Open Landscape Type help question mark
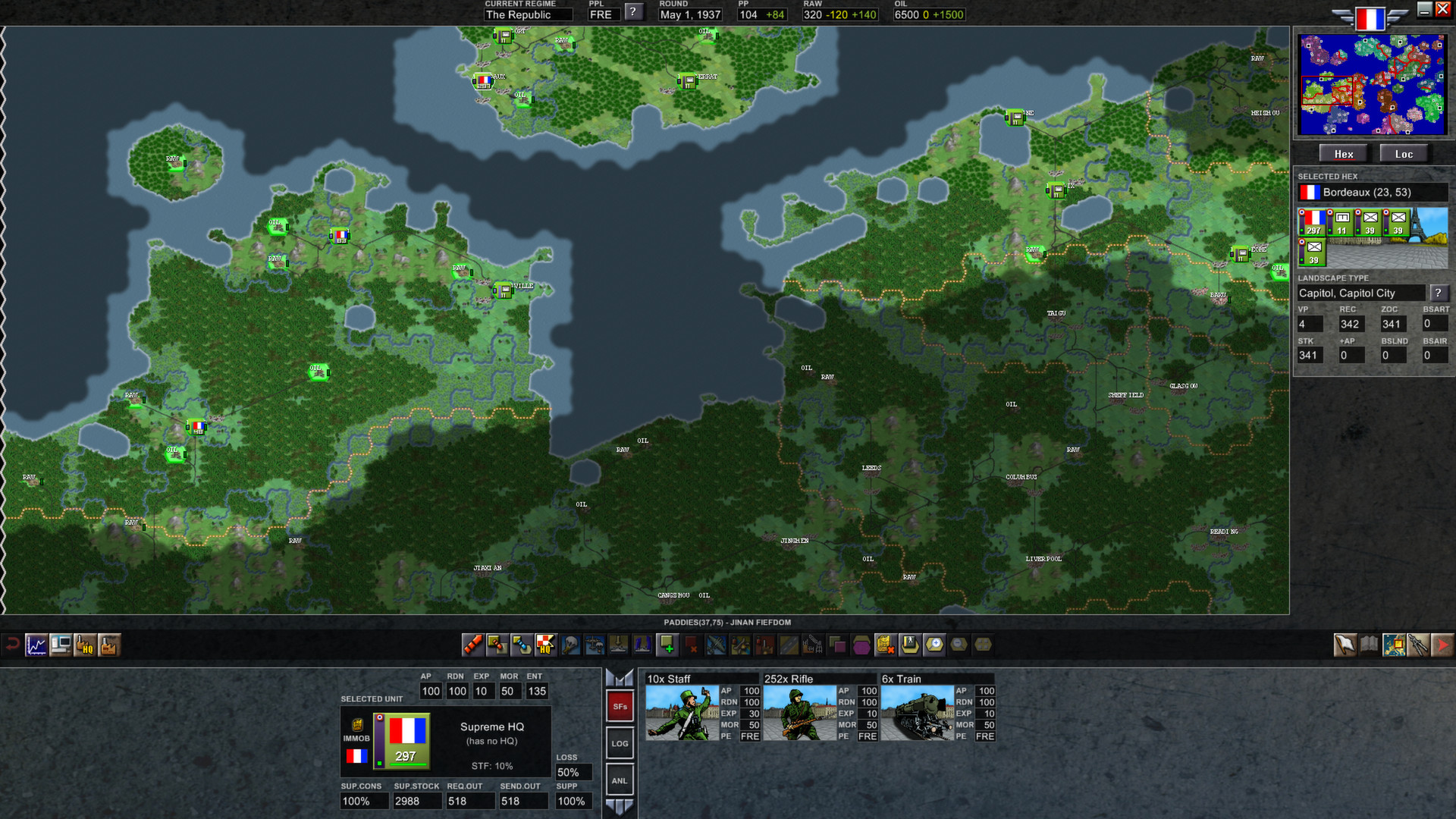Image resolution: width=1456 pixels, height=819 pixels. pos(1439,293)
